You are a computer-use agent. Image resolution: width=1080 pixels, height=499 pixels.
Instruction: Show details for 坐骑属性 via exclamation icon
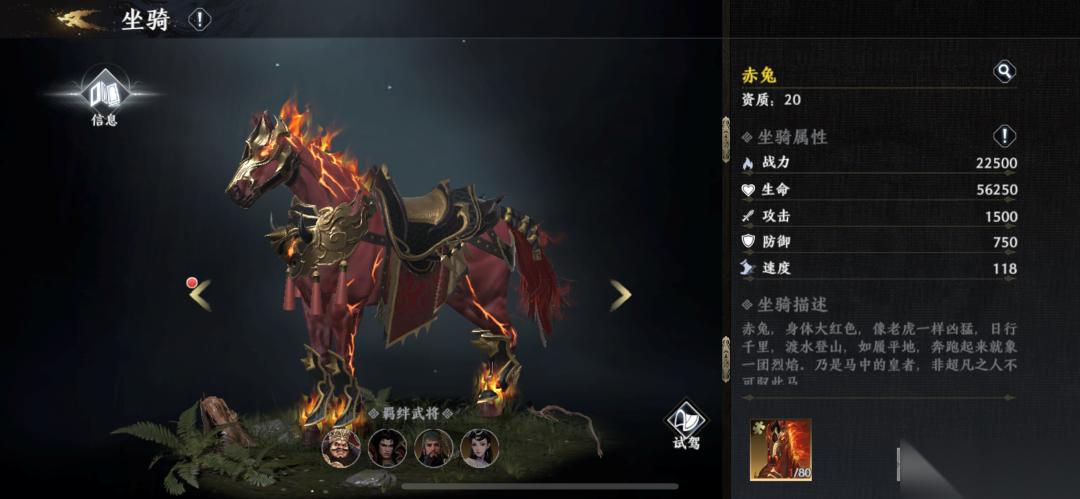1004,136
